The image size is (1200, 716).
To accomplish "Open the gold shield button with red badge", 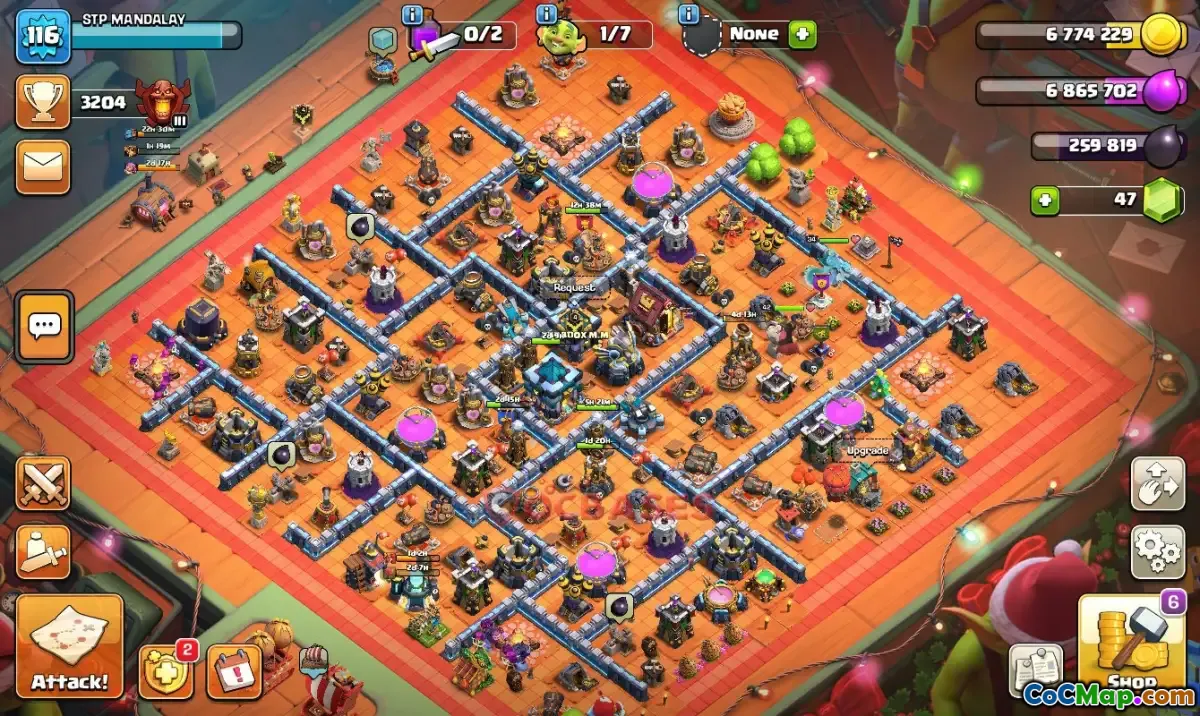I will point(164,671).
